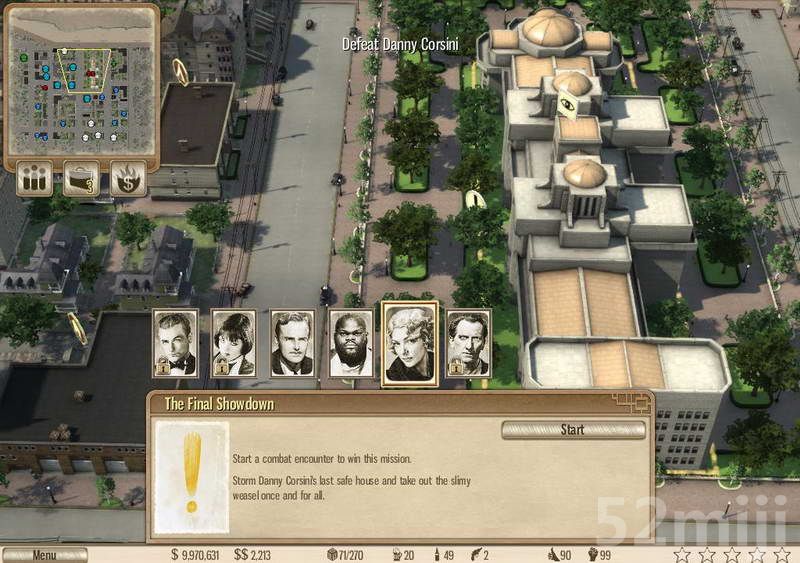800x563 pixels.
Task: Select the dark bob-haired woman portrait
Action: click(233, 343)
